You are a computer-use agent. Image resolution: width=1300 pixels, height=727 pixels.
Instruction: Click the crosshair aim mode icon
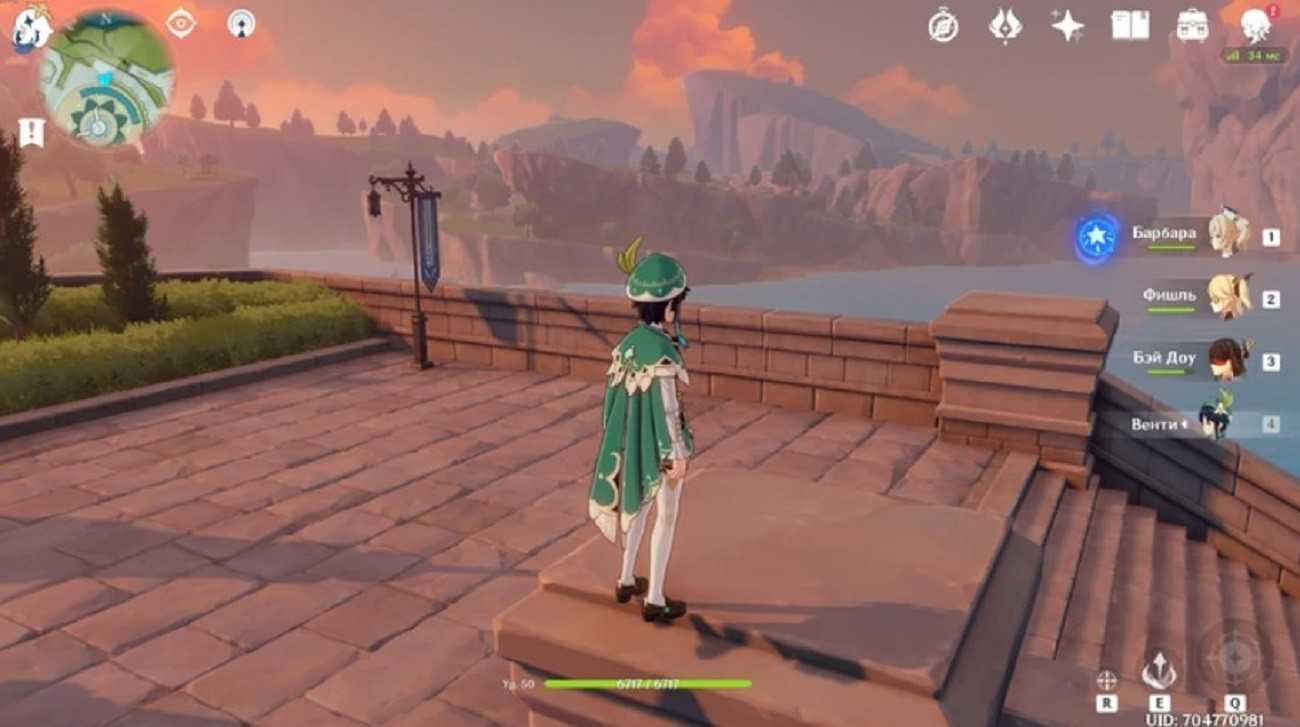pyautogui.click(x=1106, y=680)
